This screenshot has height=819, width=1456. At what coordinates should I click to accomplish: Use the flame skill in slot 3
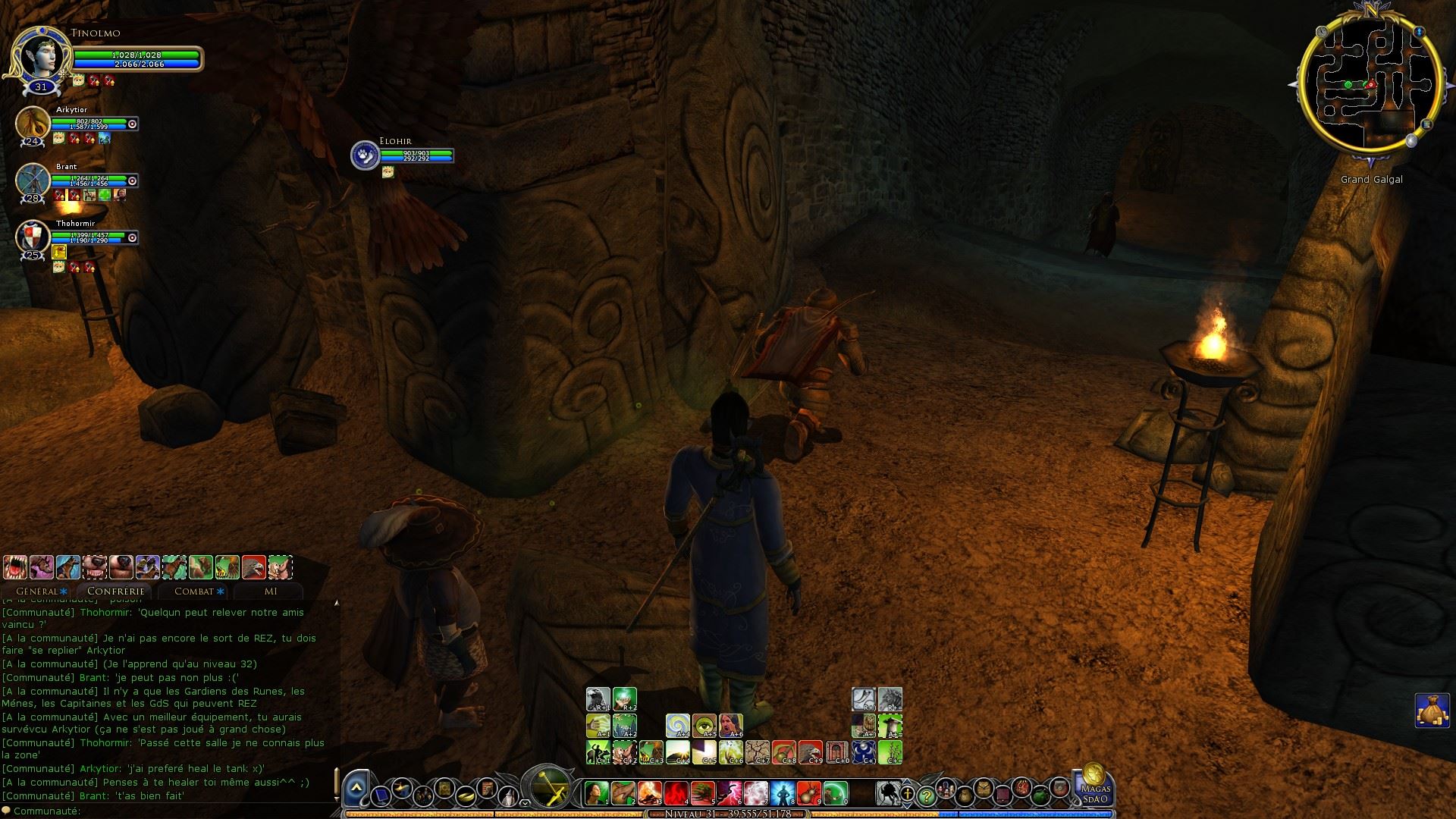coord(649,793)
